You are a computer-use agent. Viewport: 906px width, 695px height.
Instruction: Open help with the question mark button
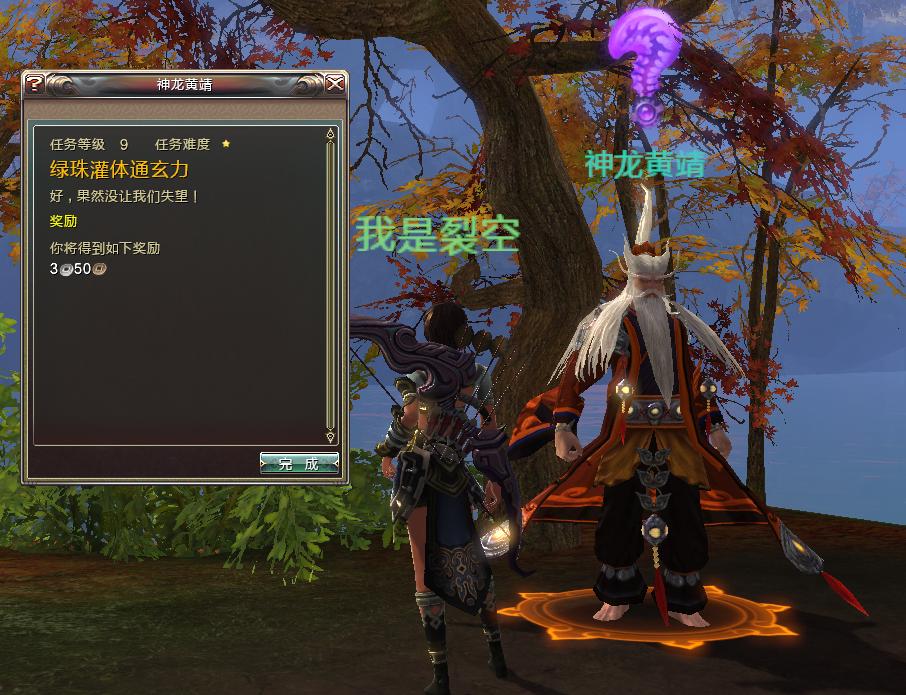pos(35,84)
